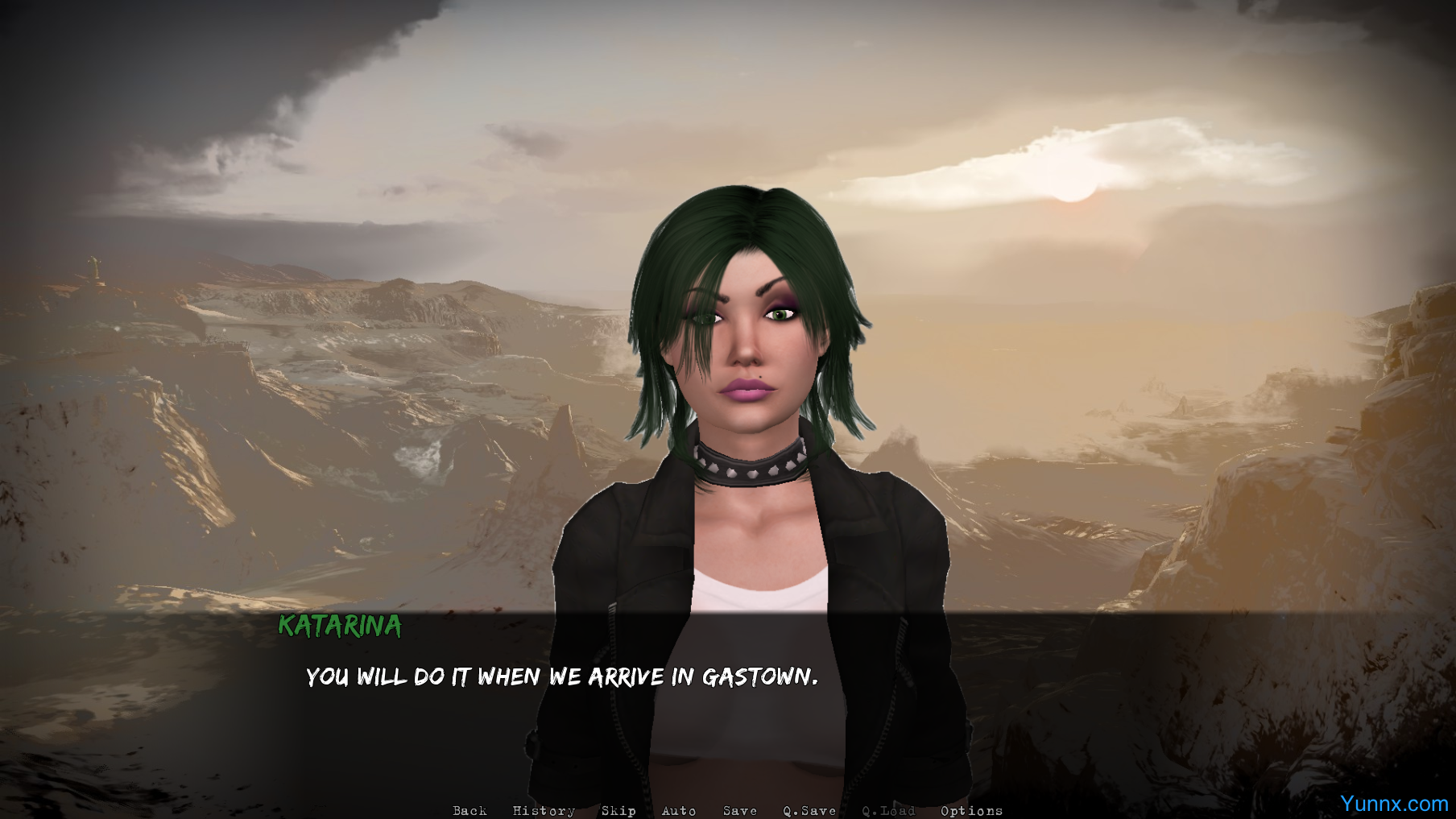Viewport: 1456px width, 819px height.
Task: Click Q.Save to quick save
Action: point(809,810)
